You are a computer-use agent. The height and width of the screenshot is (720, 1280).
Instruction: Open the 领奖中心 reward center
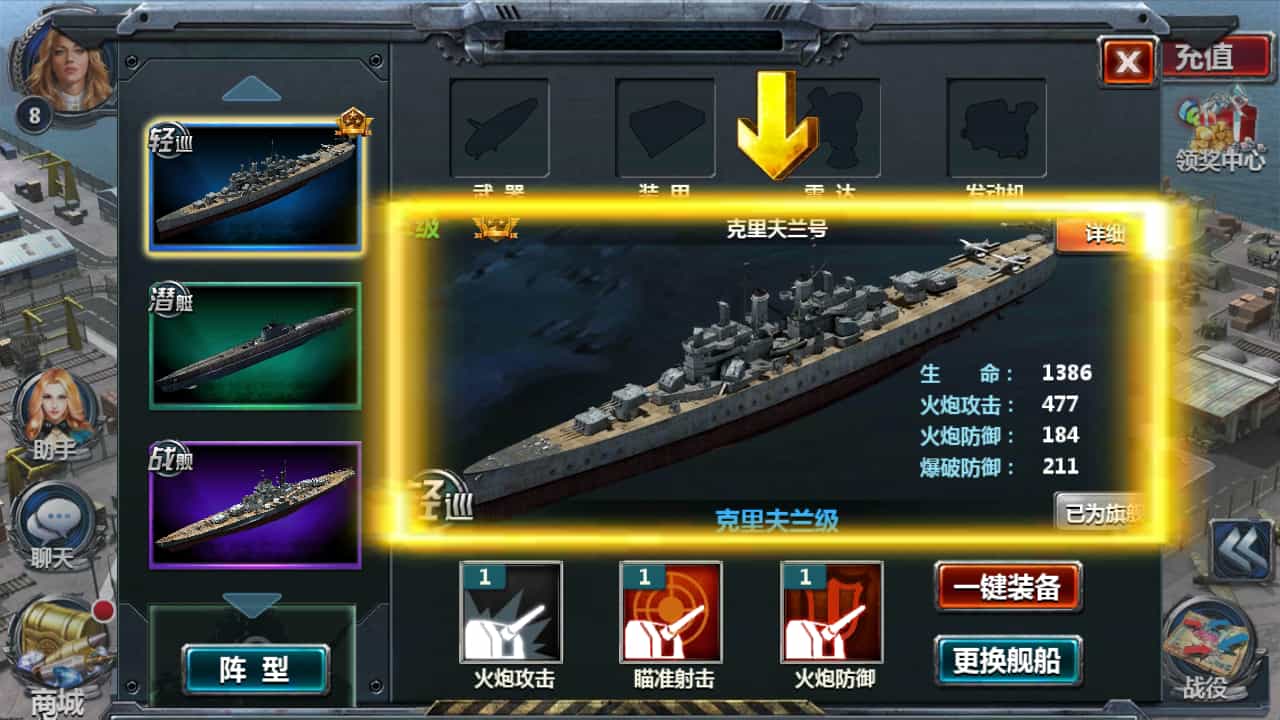pos(1219,130)
